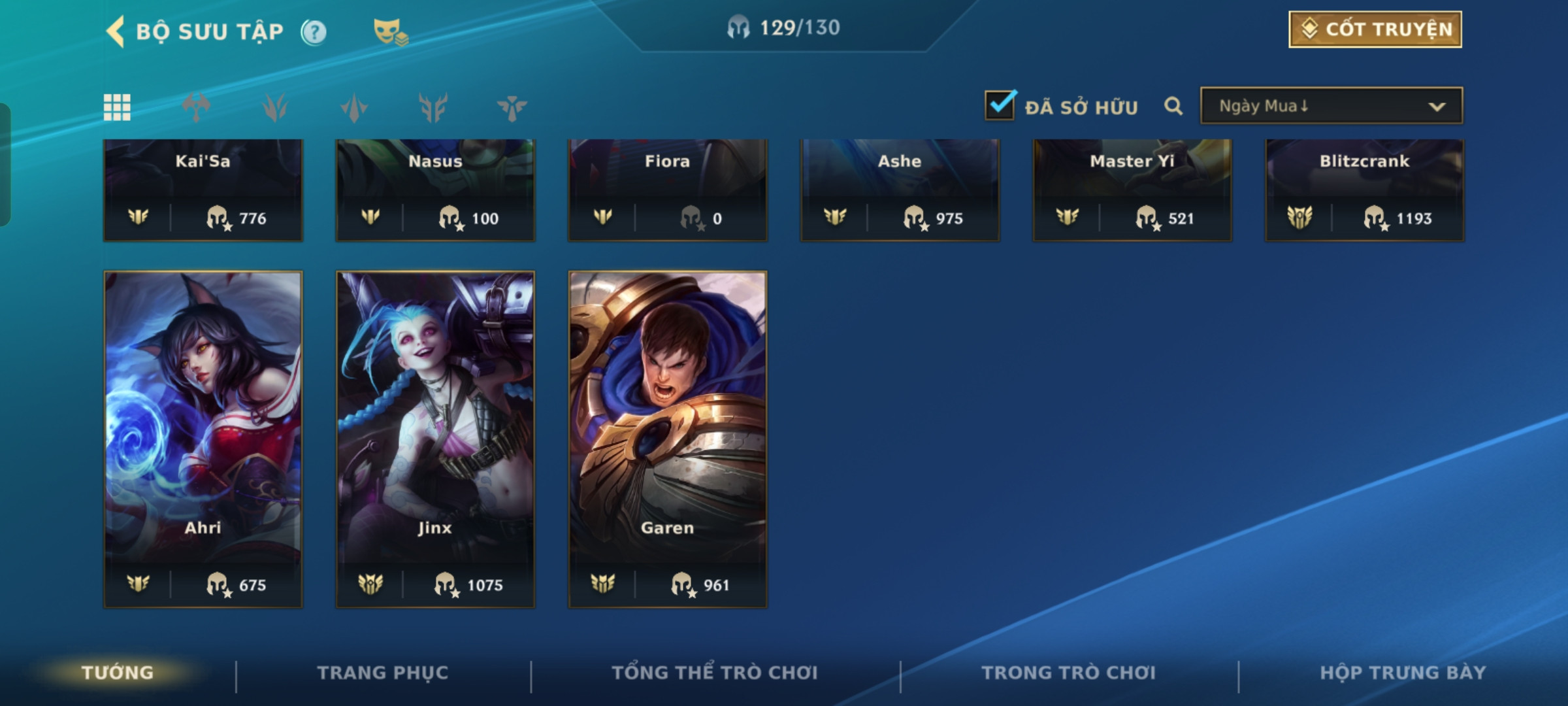Open champion search with the magnifier icon
The width and height of the screenshot is (1568, 706).
tap(1173, 106)
